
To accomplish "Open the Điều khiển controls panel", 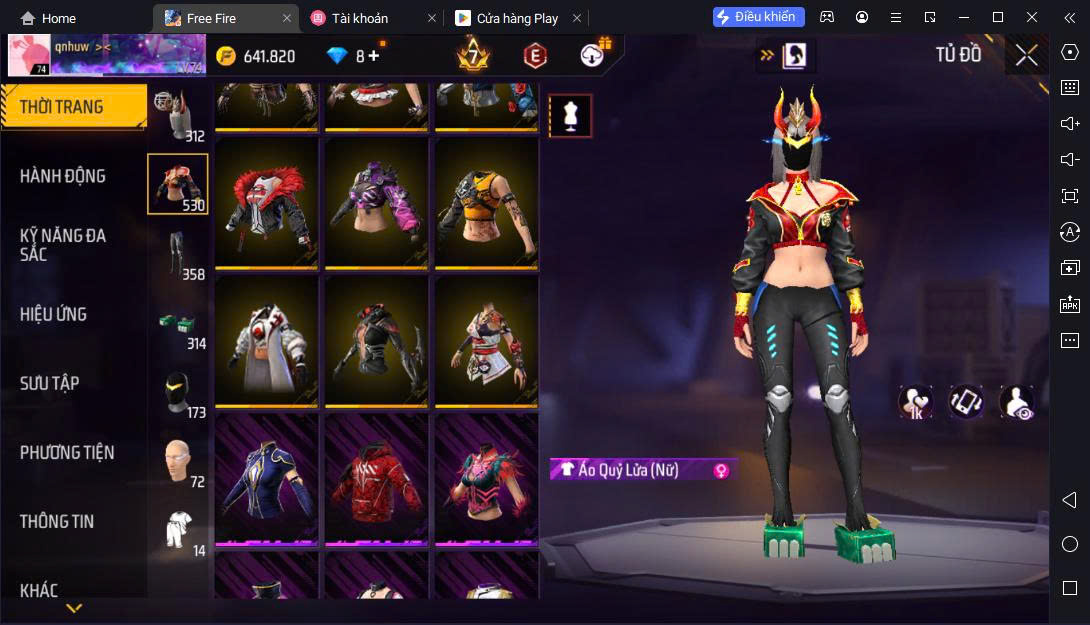I will click(758, 17).
